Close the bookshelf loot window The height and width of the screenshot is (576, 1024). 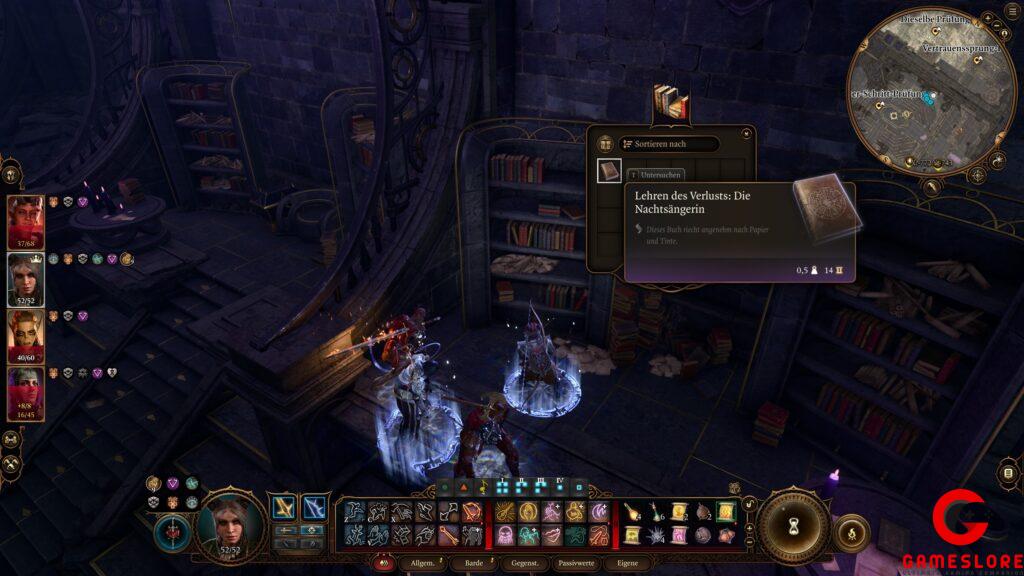pos(746,133)
